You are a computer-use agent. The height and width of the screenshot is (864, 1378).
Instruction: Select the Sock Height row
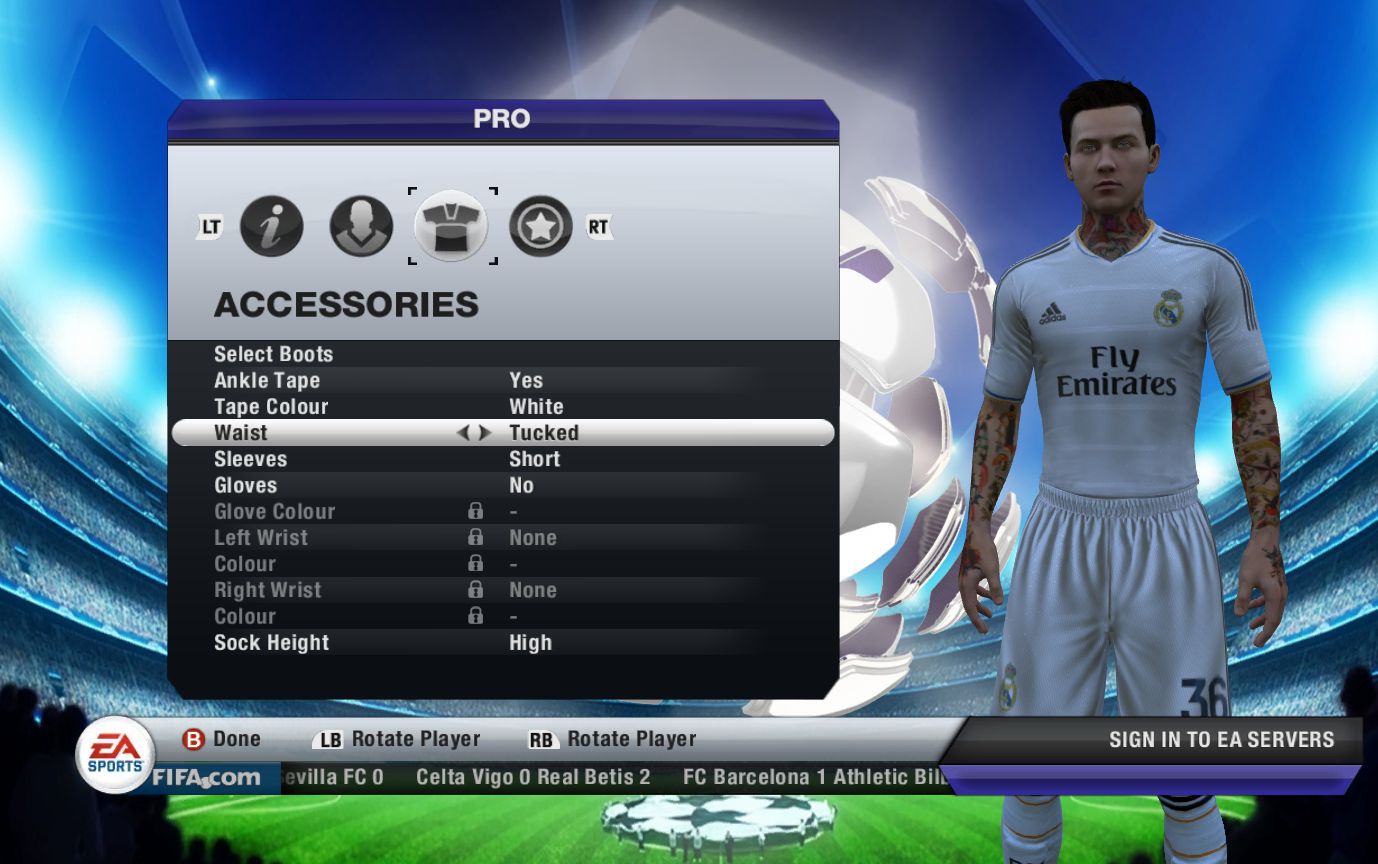pyautogui.click(x=271, y=642)
